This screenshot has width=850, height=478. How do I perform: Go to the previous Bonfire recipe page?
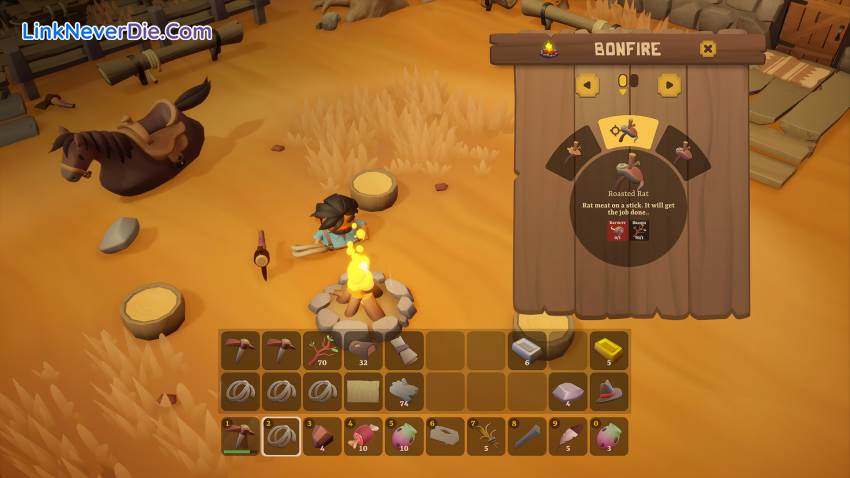click(587, 85)
